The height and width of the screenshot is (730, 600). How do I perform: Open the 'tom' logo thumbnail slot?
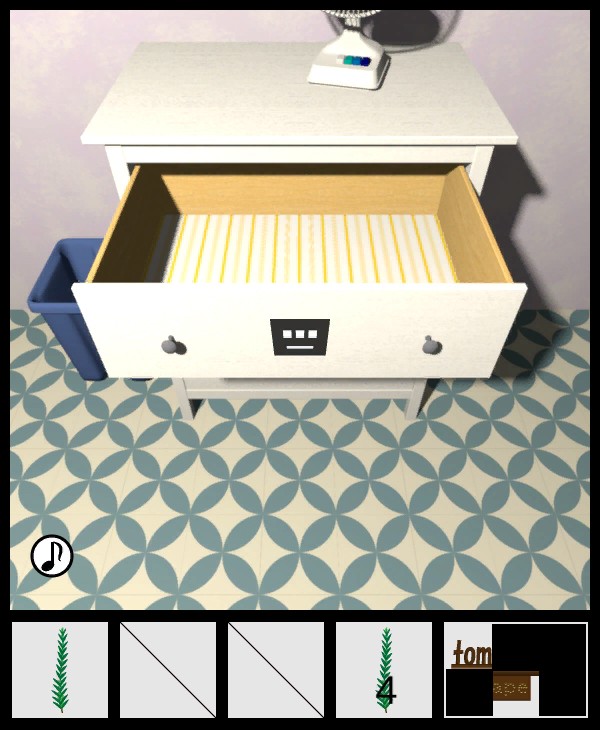[515, 670]
